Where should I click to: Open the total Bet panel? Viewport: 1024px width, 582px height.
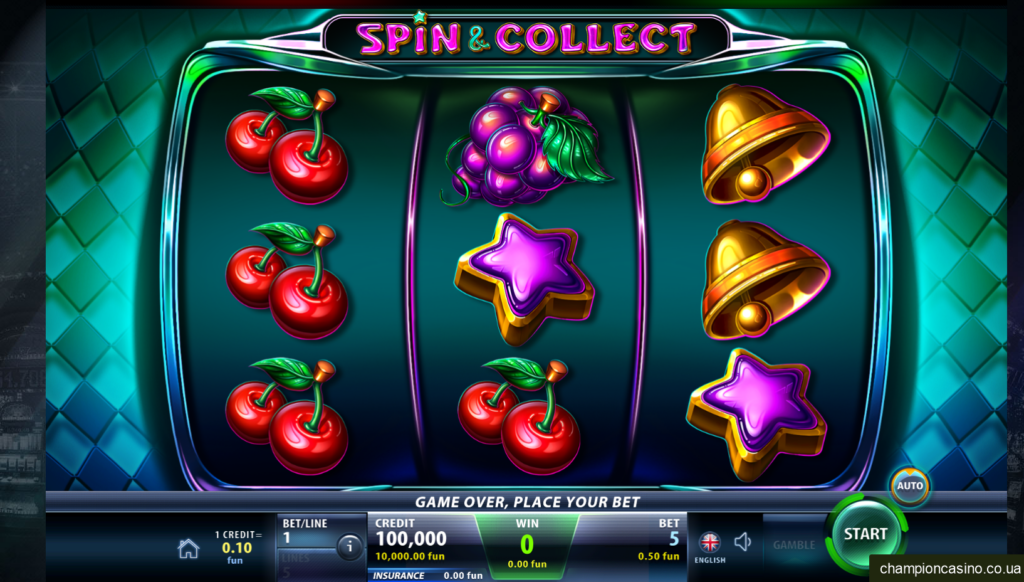click(x=659, y=538)
